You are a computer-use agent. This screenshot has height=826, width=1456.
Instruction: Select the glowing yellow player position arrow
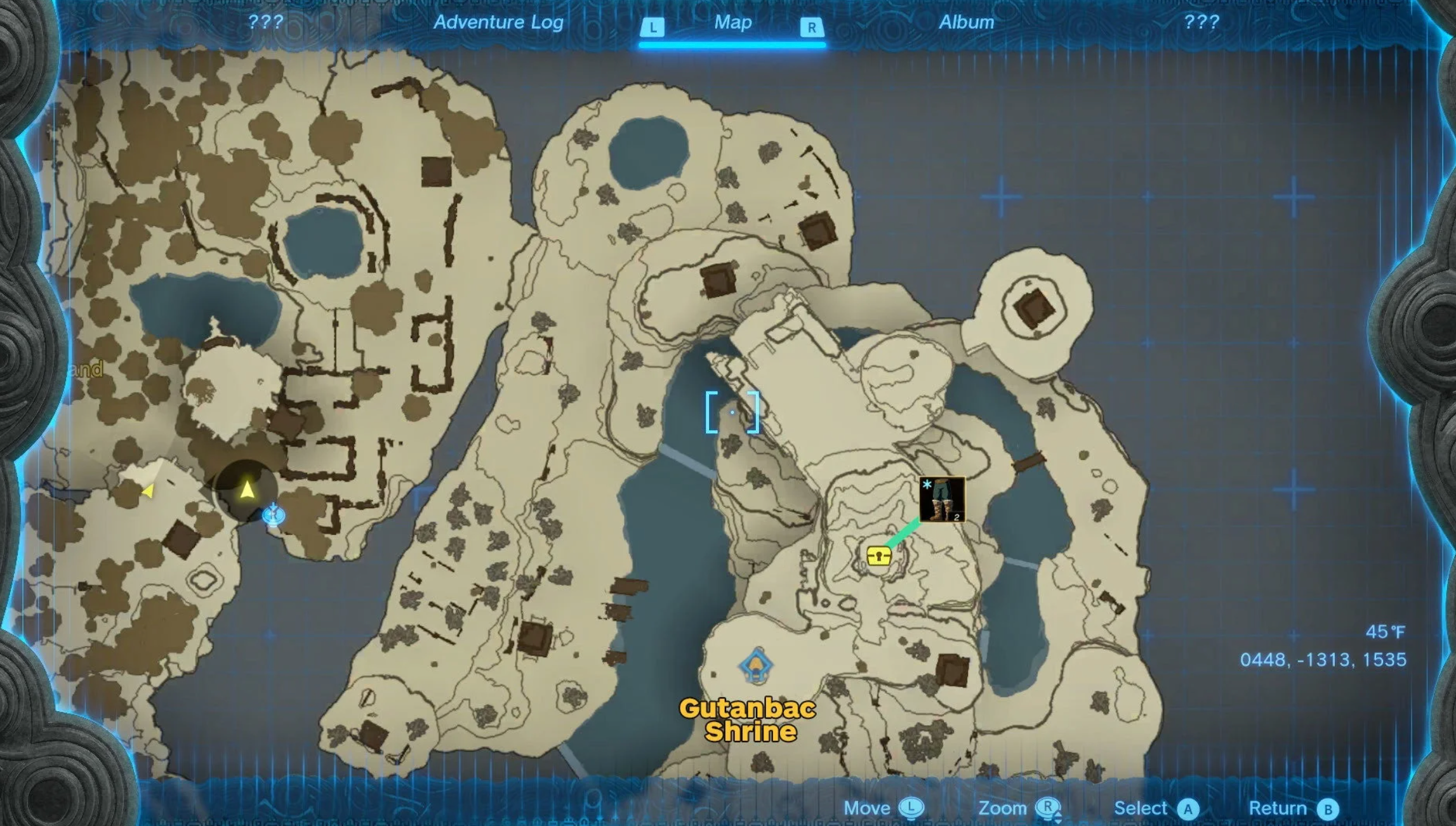coord(247,489)
